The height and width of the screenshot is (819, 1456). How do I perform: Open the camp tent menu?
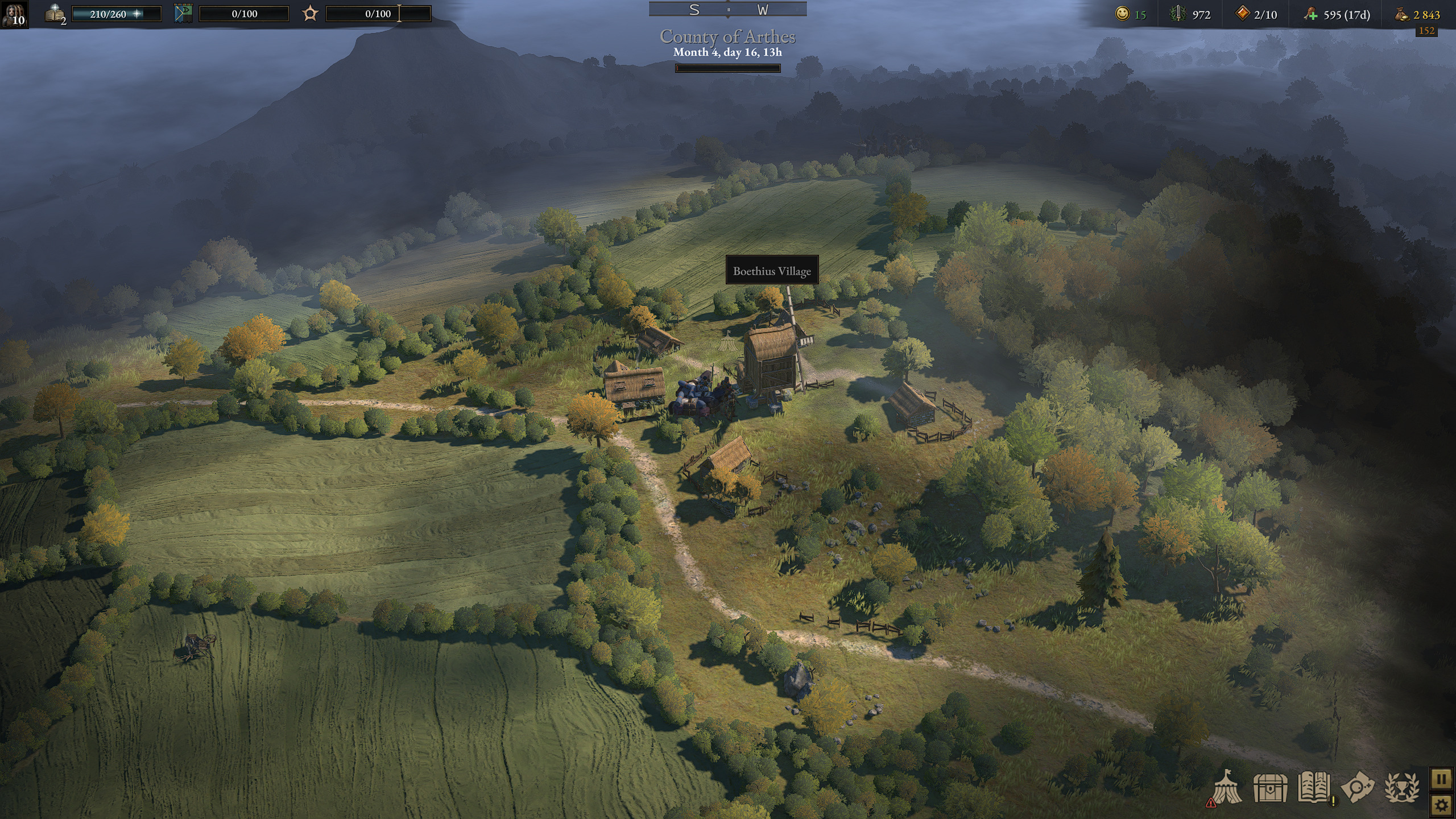coord(1227,787)
